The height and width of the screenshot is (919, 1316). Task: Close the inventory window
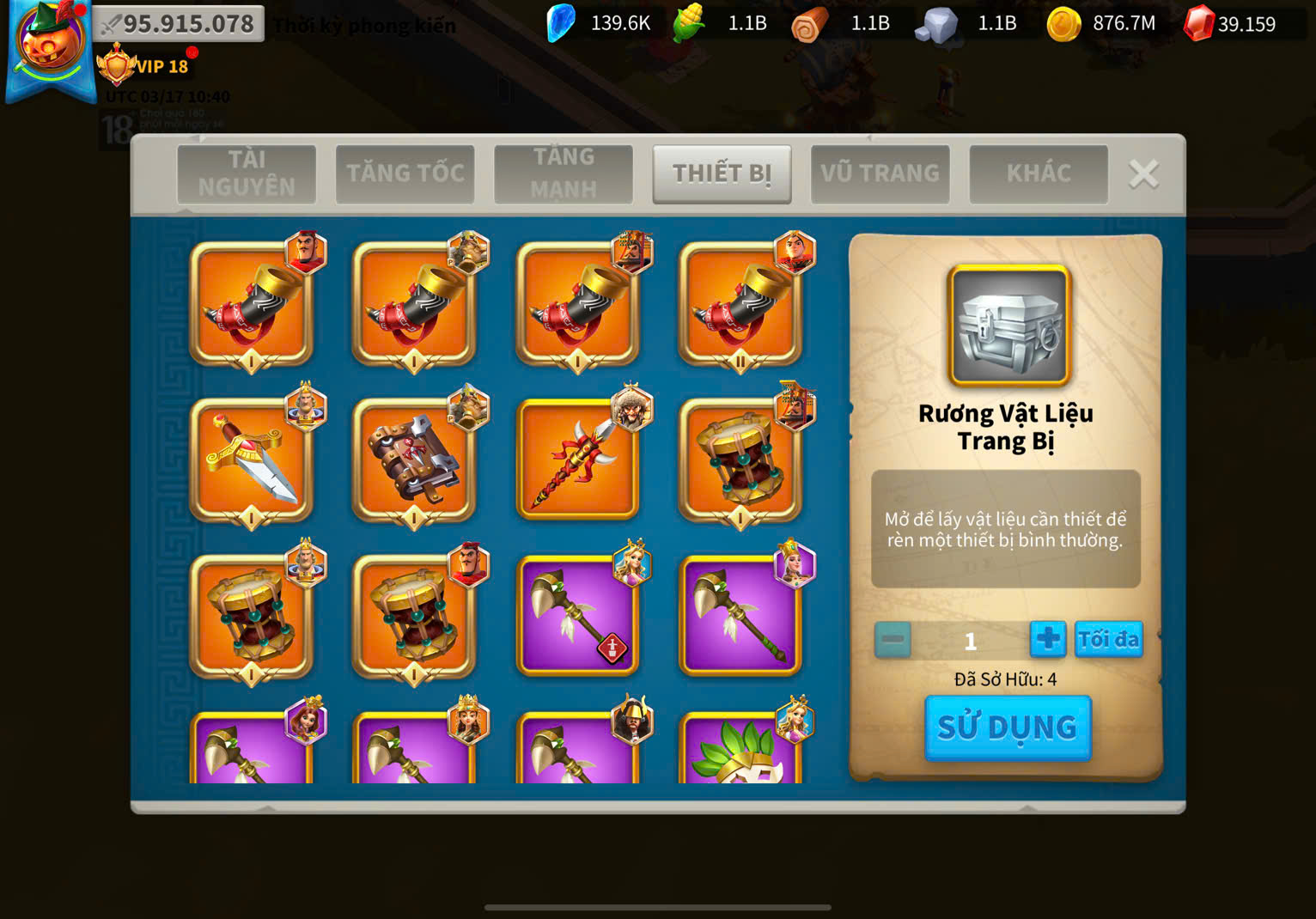[1143, 174]
